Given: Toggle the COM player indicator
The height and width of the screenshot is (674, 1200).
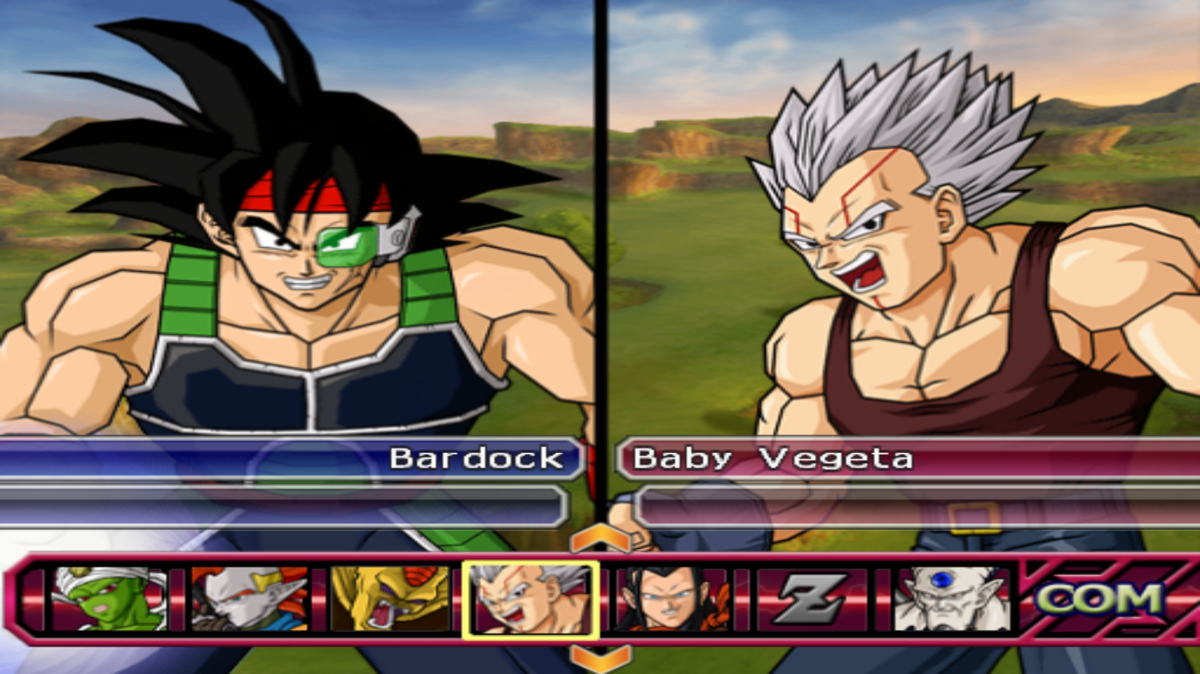Looking at the screenshot, I should 1100,598.
